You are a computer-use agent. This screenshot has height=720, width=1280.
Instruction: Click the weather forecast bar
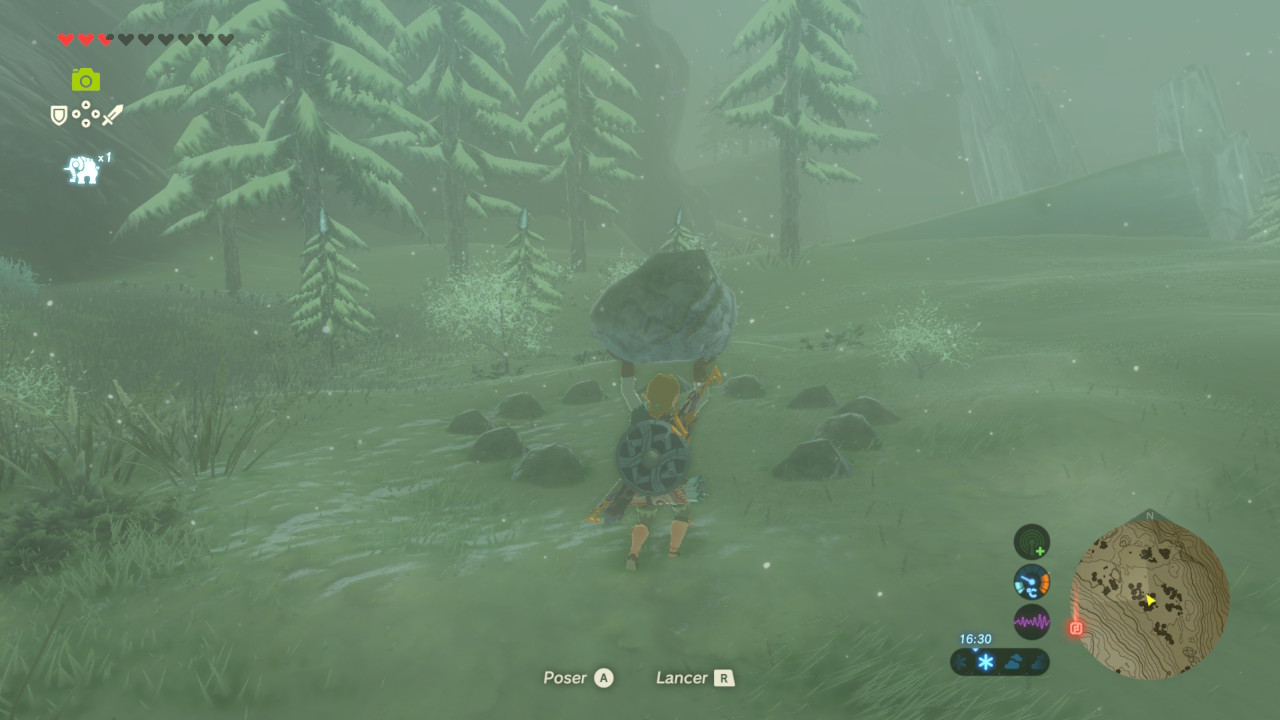tap(1000, 661)
